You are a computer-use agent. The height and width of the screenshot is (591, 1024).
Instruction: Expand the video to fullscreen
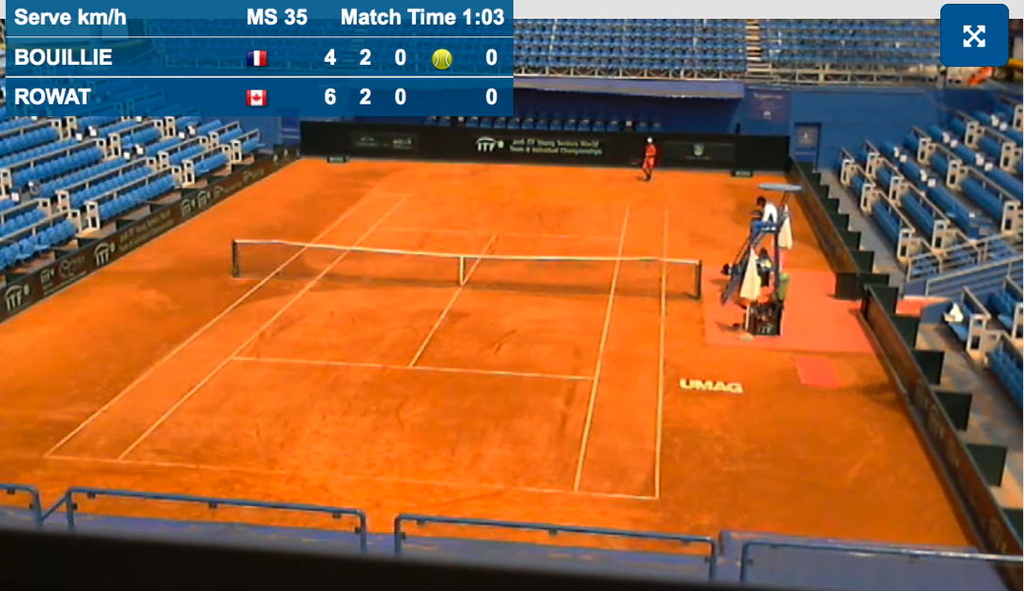coord(973,36)
